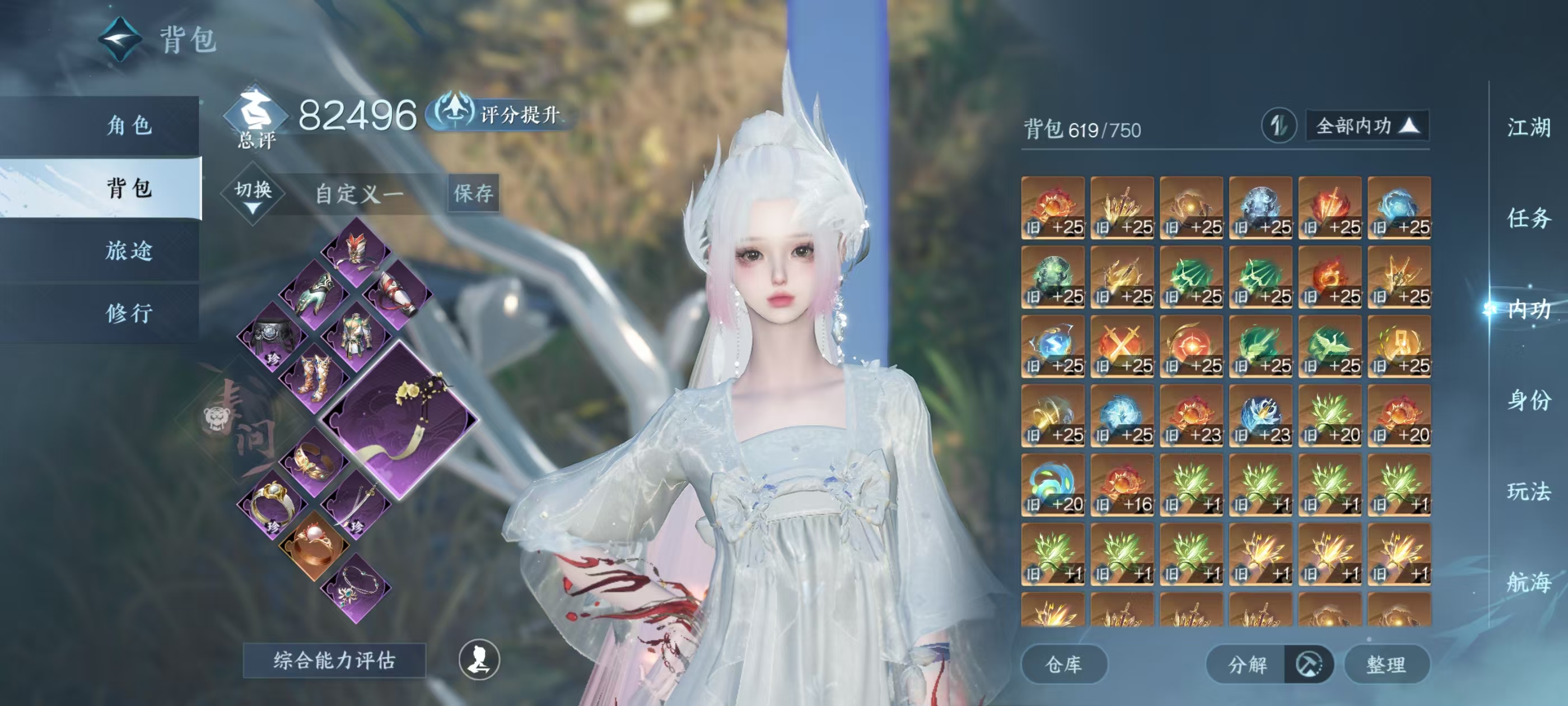Open the 航海 category
The width and height of the screenshot is (1568, 706).
1528,582
